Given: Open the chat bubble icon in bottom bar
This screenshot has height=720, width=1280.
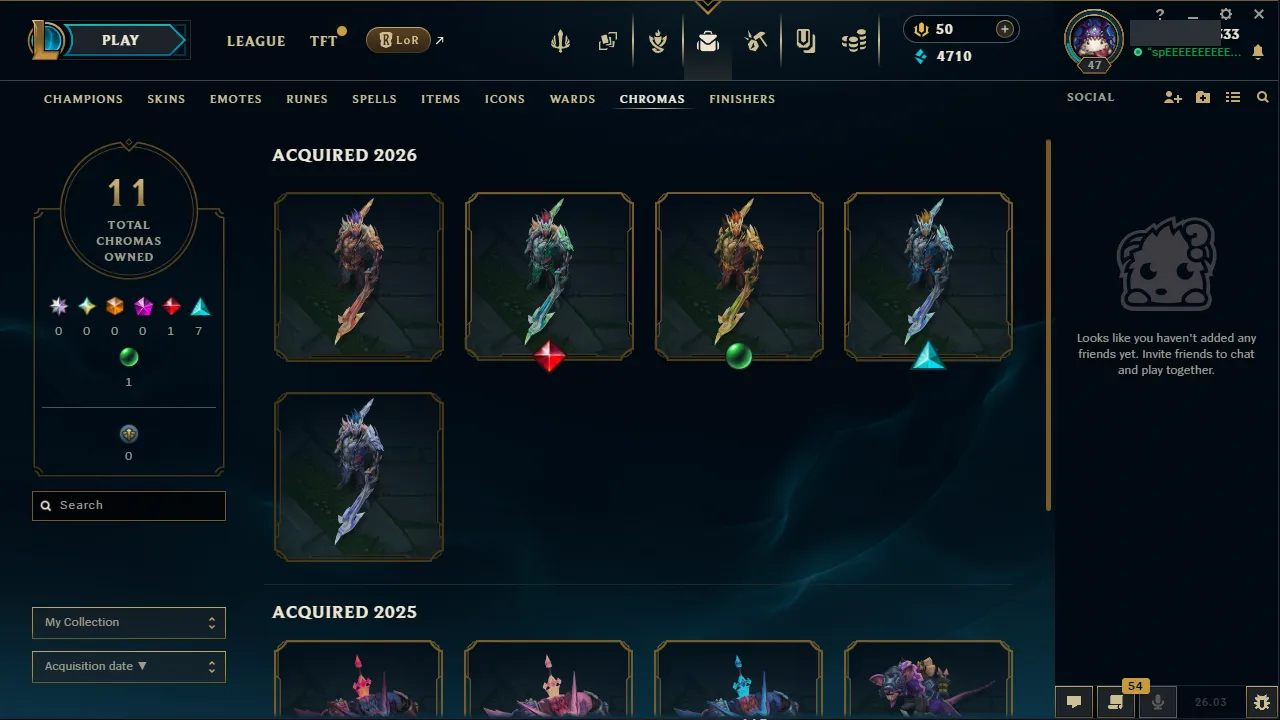Looking at the screenshot, I should (1074, 701).
